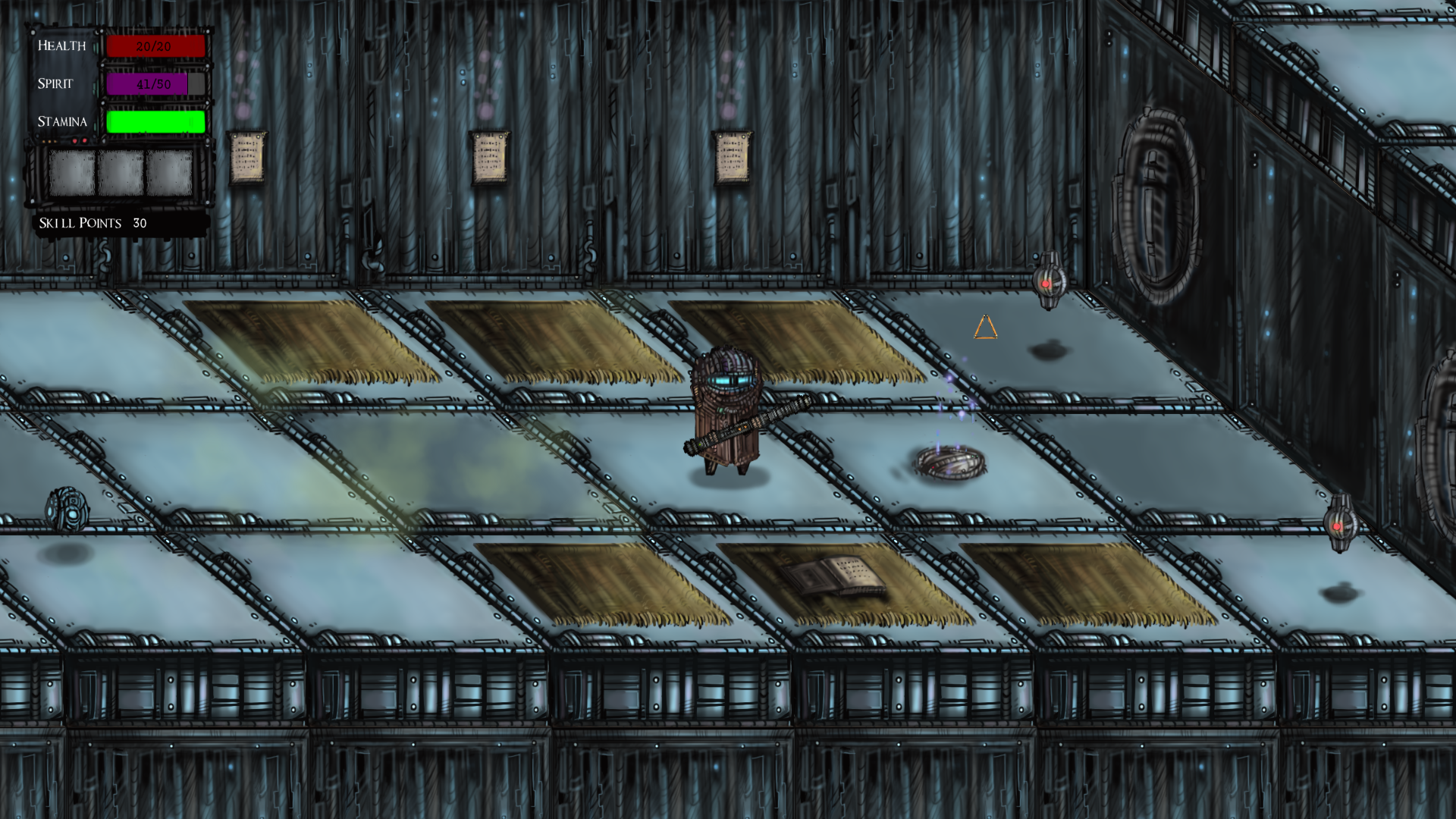Click the metal bowl beside the purple sparkles
The height and width of the screenshot is (819, 1456).
(x=949, y=461)
